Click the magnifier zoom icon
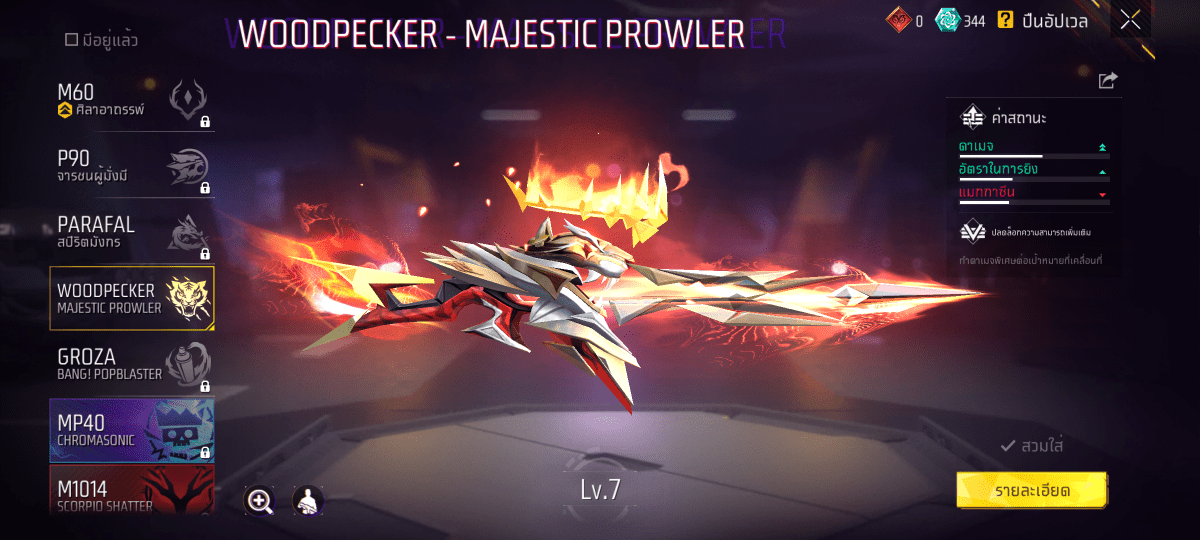The width and height of the screenshot is (1200, 540). pos(260,501)
